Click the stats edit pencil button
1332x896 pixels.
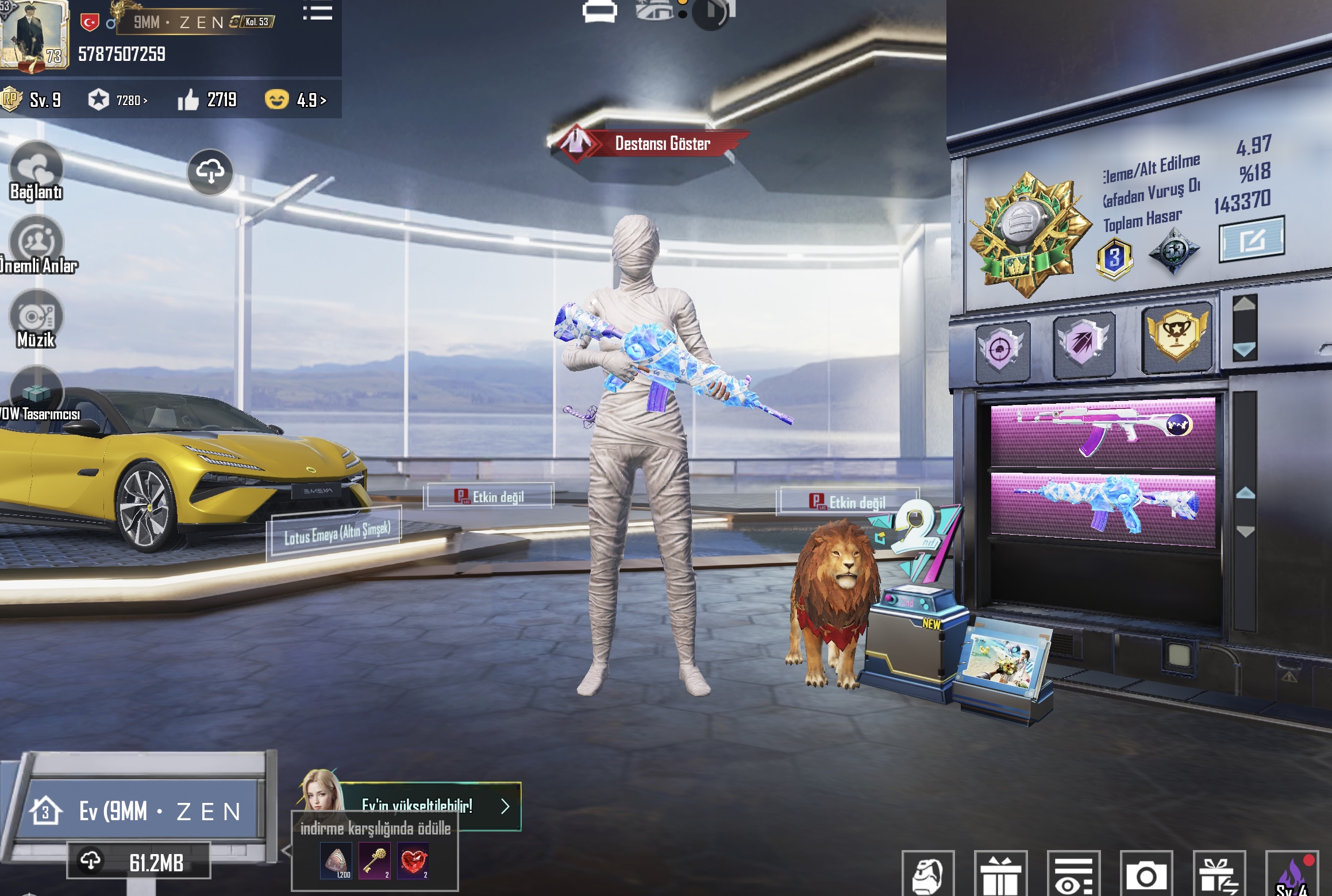point(1252,240)
